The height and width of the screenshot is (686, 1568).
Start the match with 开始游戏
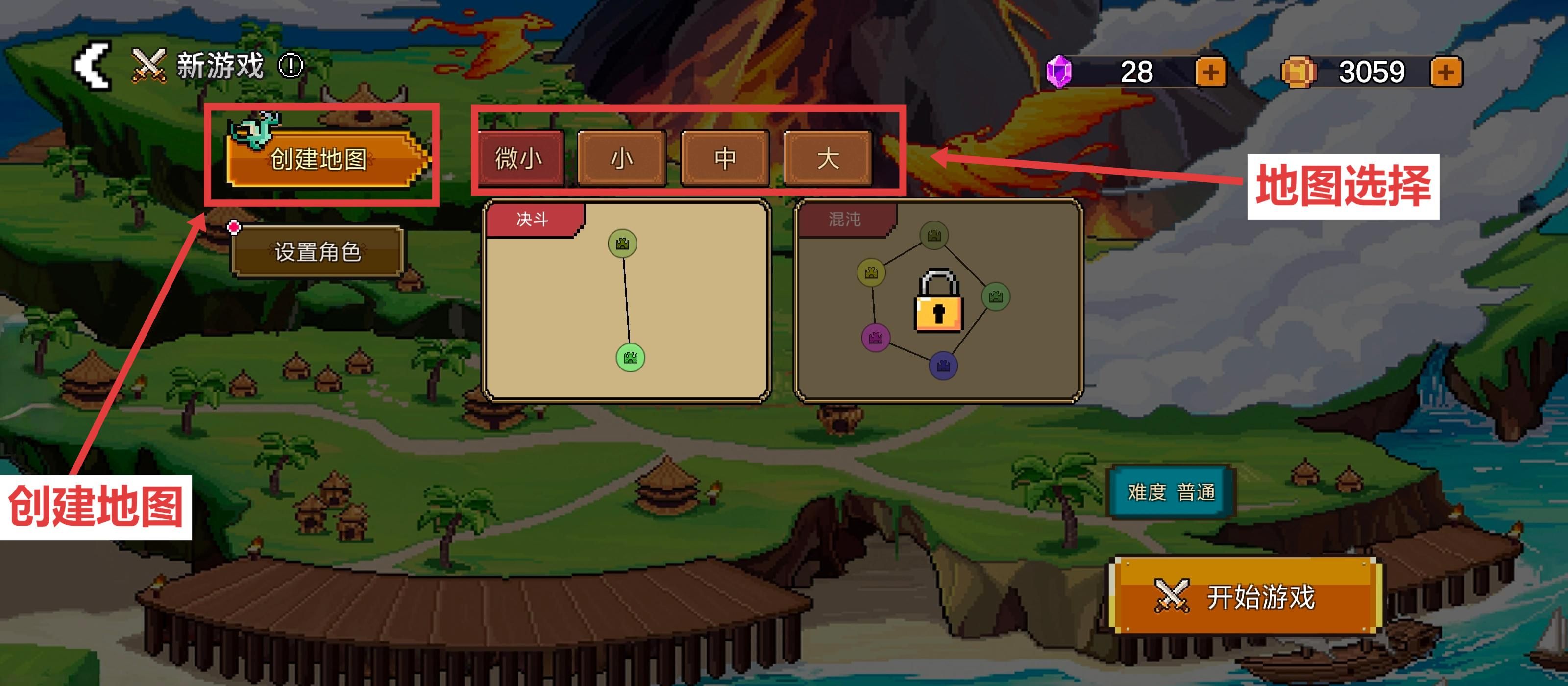click(1244, 596)
